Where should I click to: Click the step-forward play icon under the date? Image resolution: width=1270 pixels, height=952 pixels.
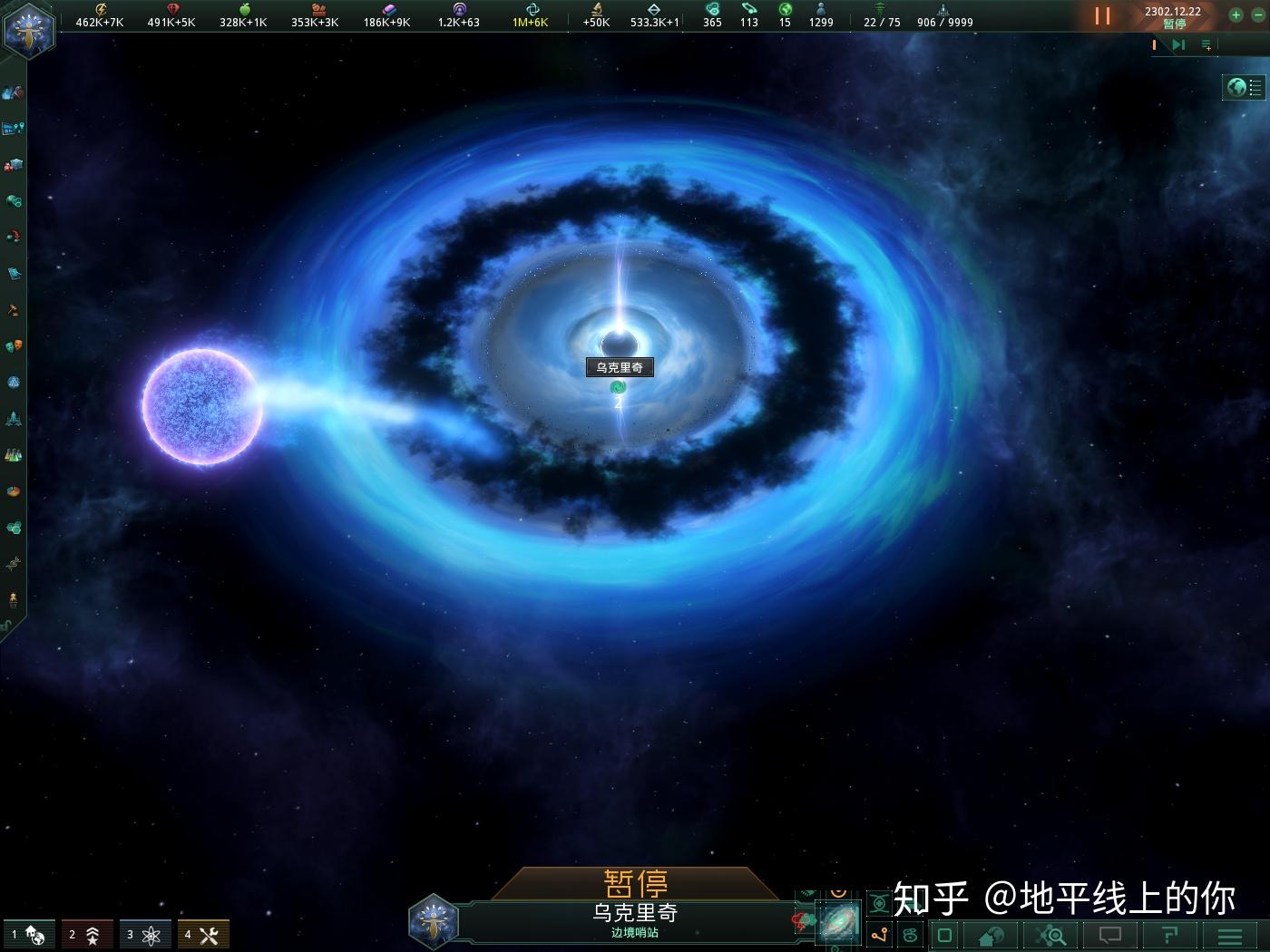1177,44
